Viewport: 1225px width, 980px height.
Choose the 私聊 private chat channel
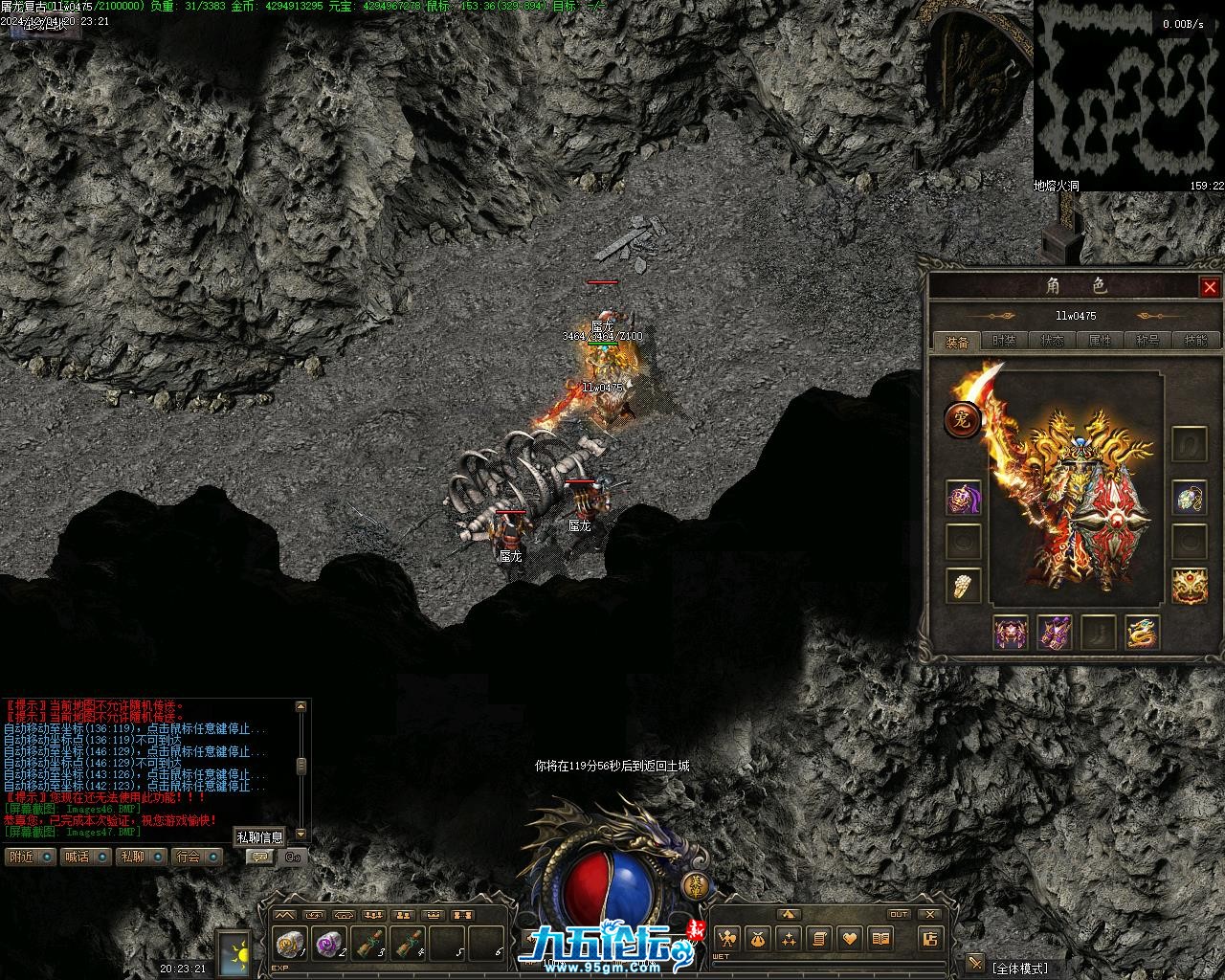coord(132,857)
